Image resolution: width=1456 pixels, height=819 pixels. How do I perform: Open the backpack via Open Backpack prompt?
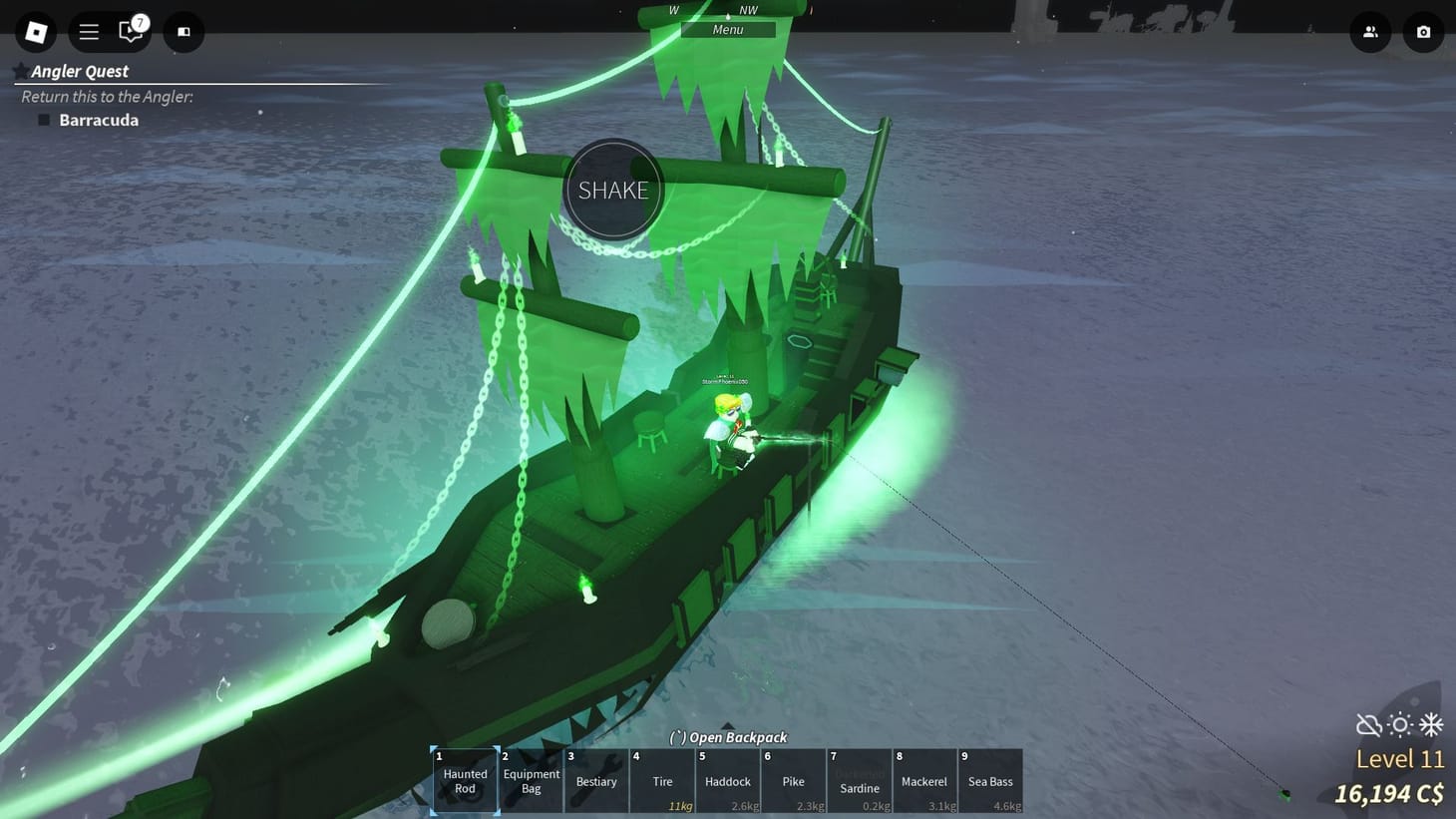tap(728, 737)
